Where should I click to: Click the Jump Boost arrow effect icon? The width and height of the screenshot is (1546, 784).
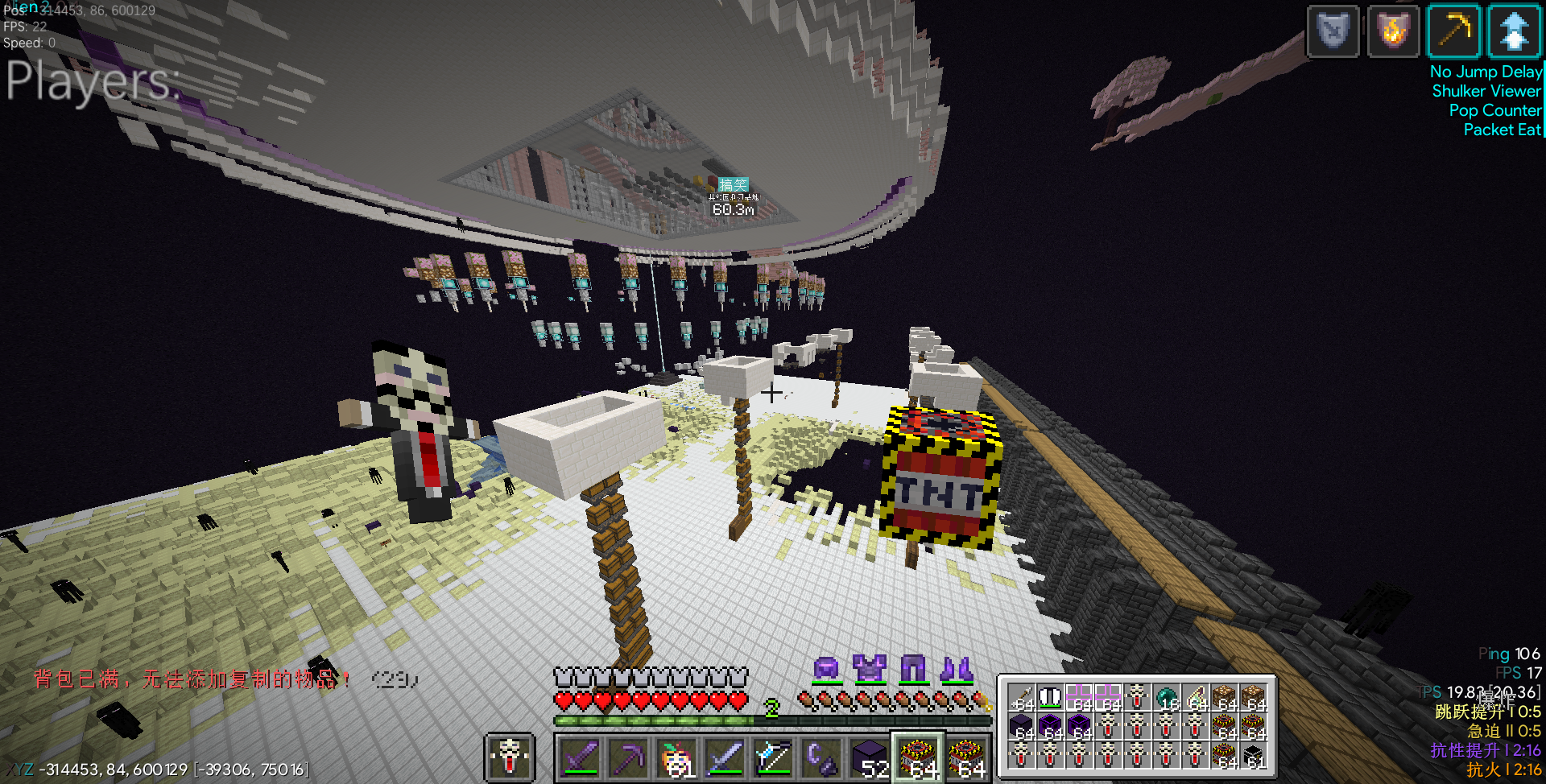pos(1515,32)
